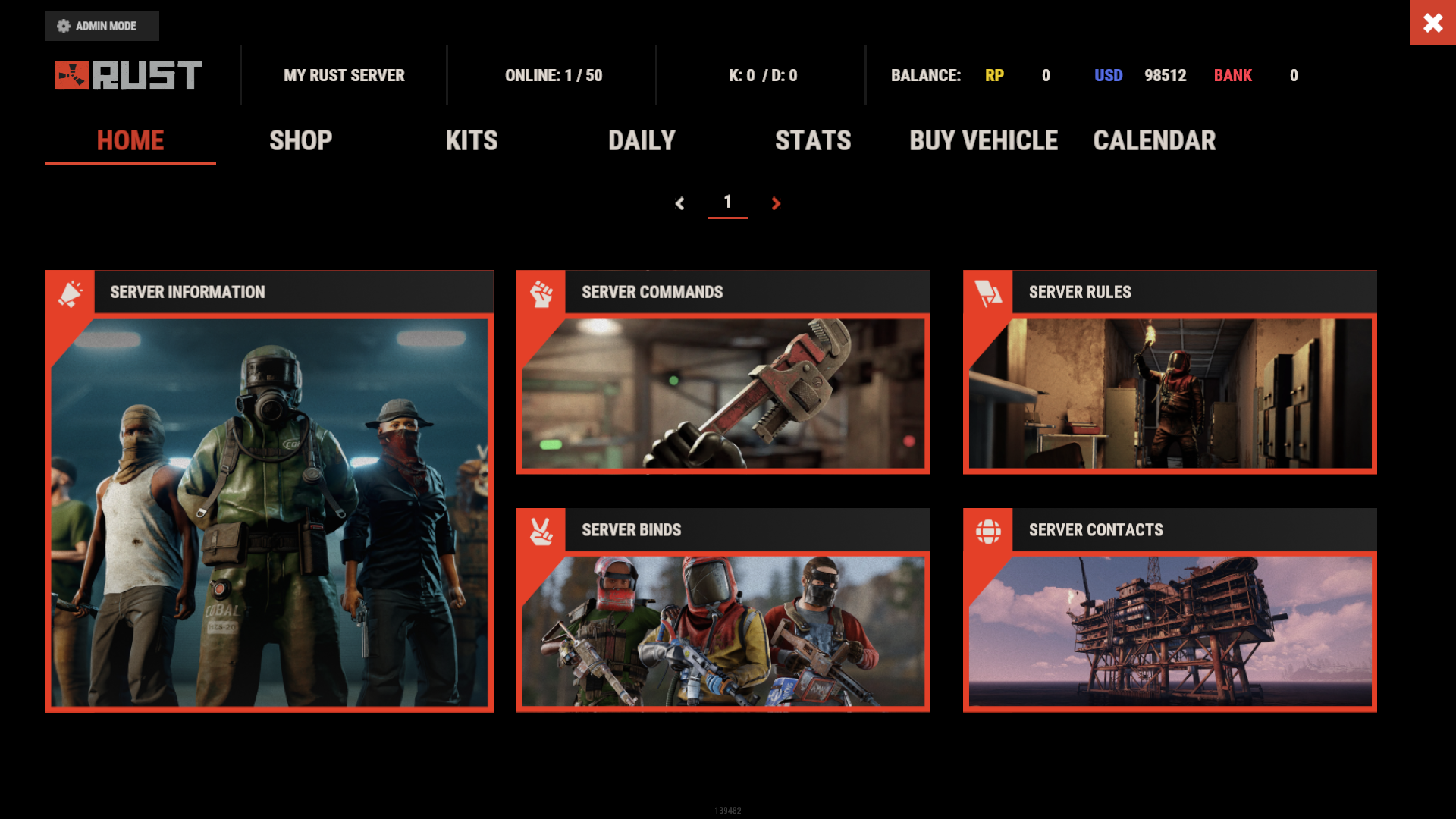Open the Calendar tab
Image resolution: width=1456 pixels, height=819 pixels.
[1154, 140]
